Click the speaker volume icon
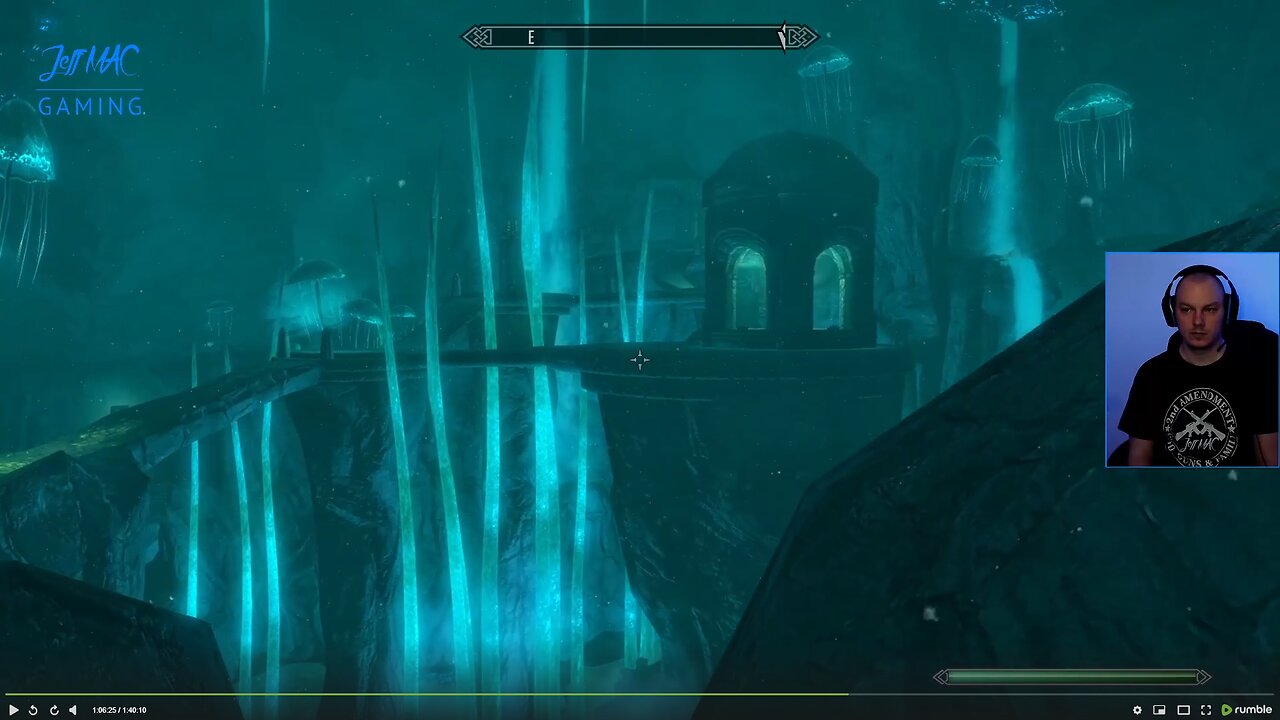 click(73, 709)
